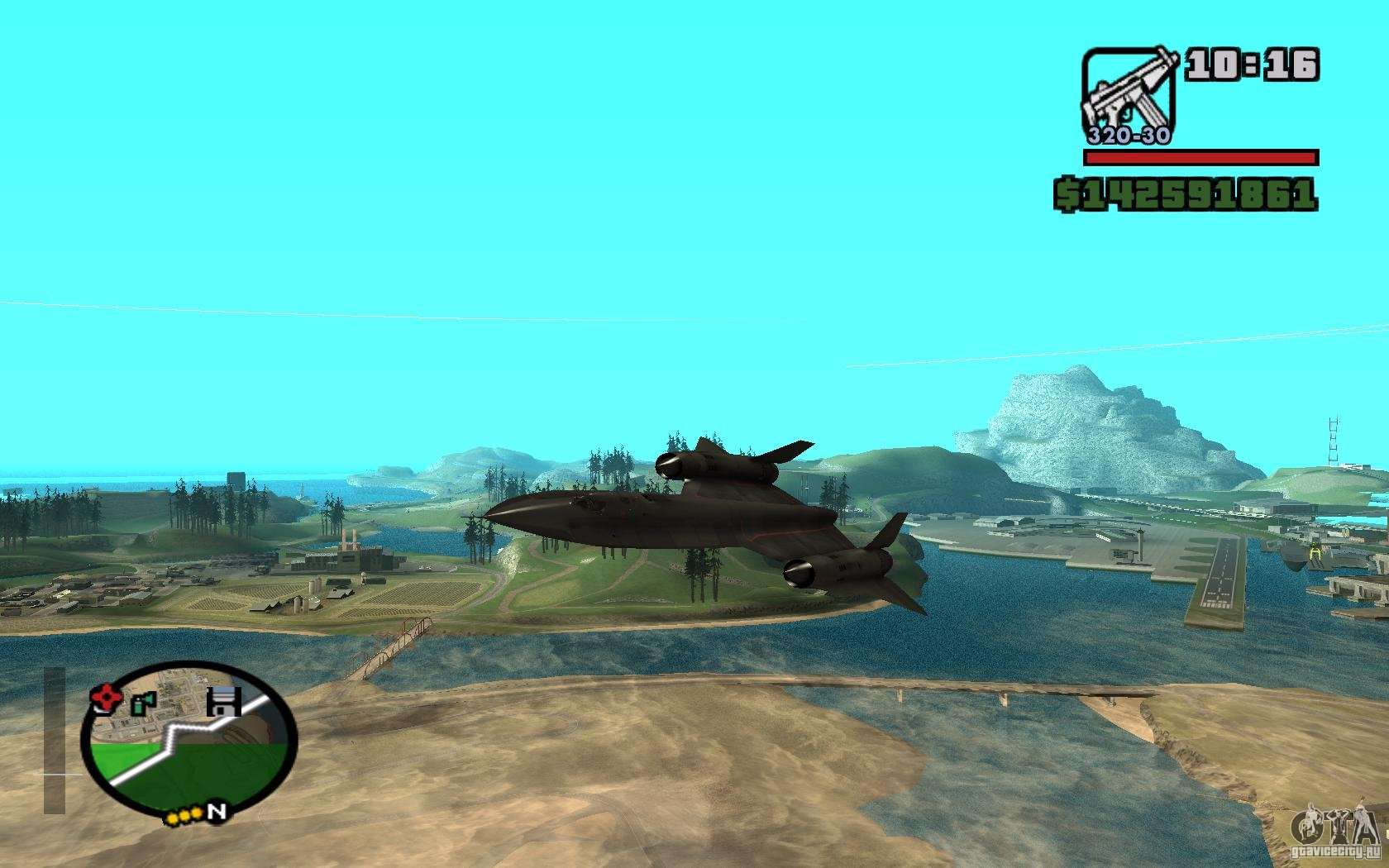
Task: Choose the floppy disk save point marker
Action: pyautogui.click(x=223, y=701)
